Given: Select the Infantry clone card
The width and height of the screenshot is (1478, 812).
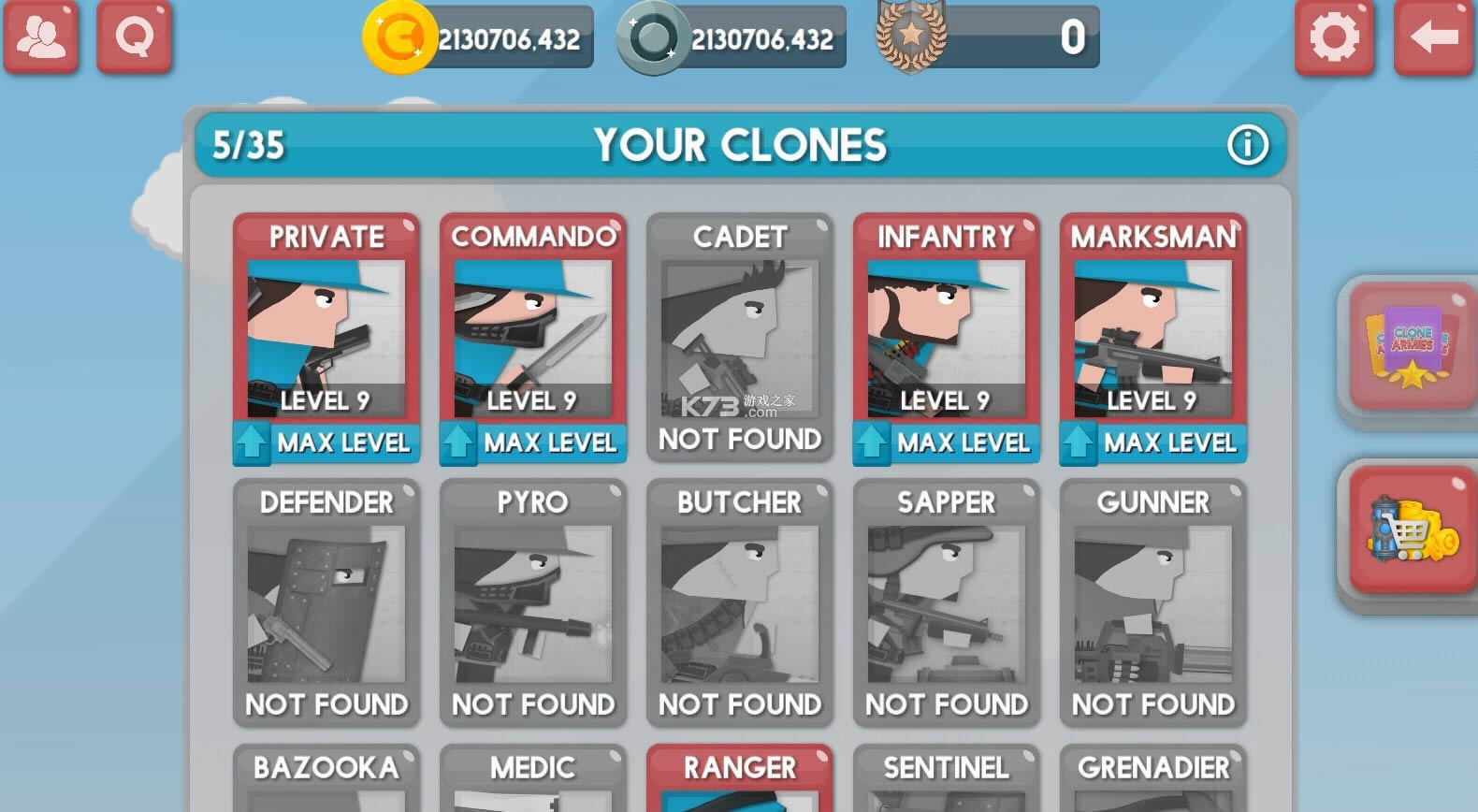Looking at the screenshot, I should pyautogui.click(x=946, y=332).
